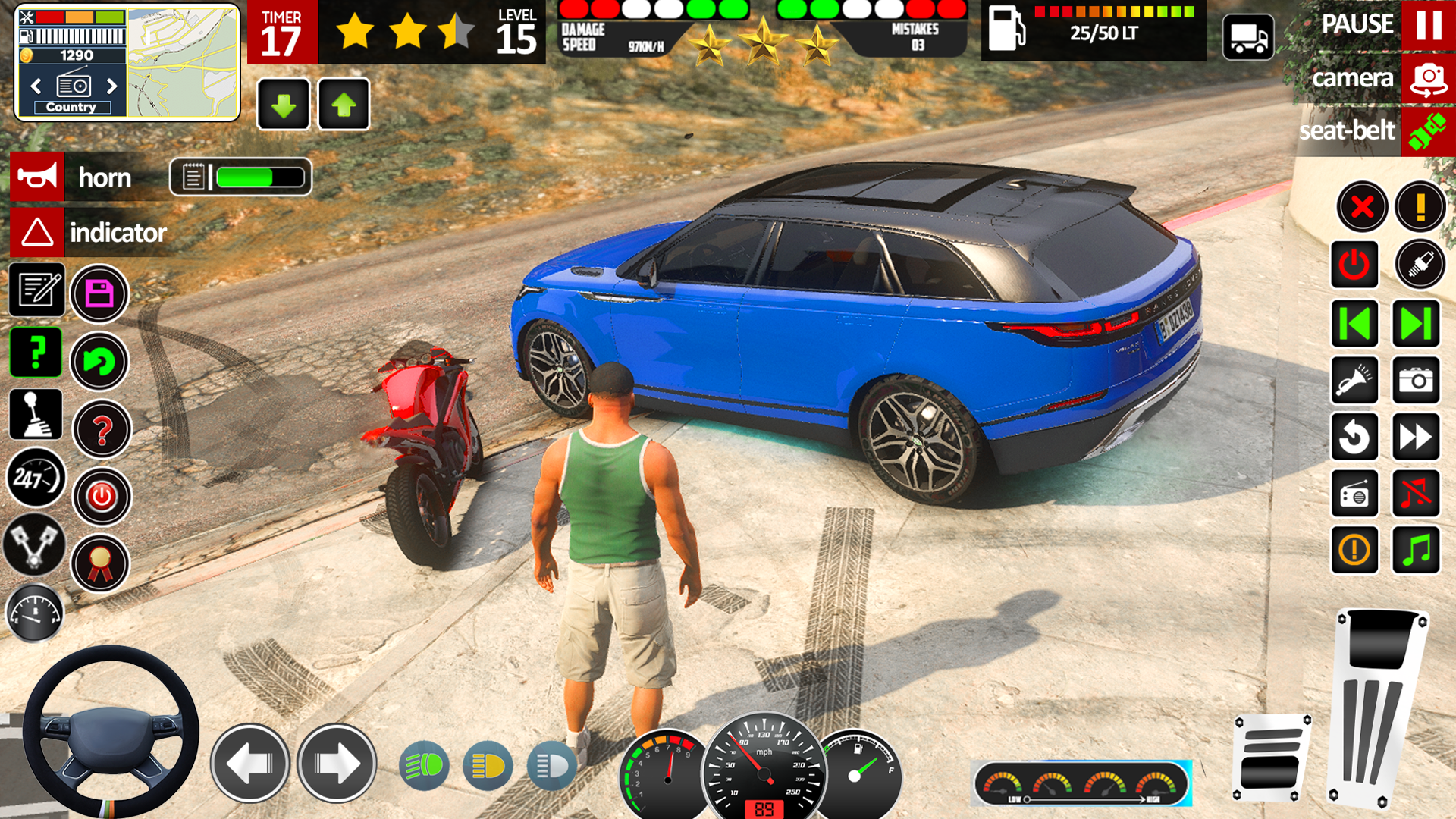
Task: Turn on the indicator triangle button
Action: tap(37, 232)
